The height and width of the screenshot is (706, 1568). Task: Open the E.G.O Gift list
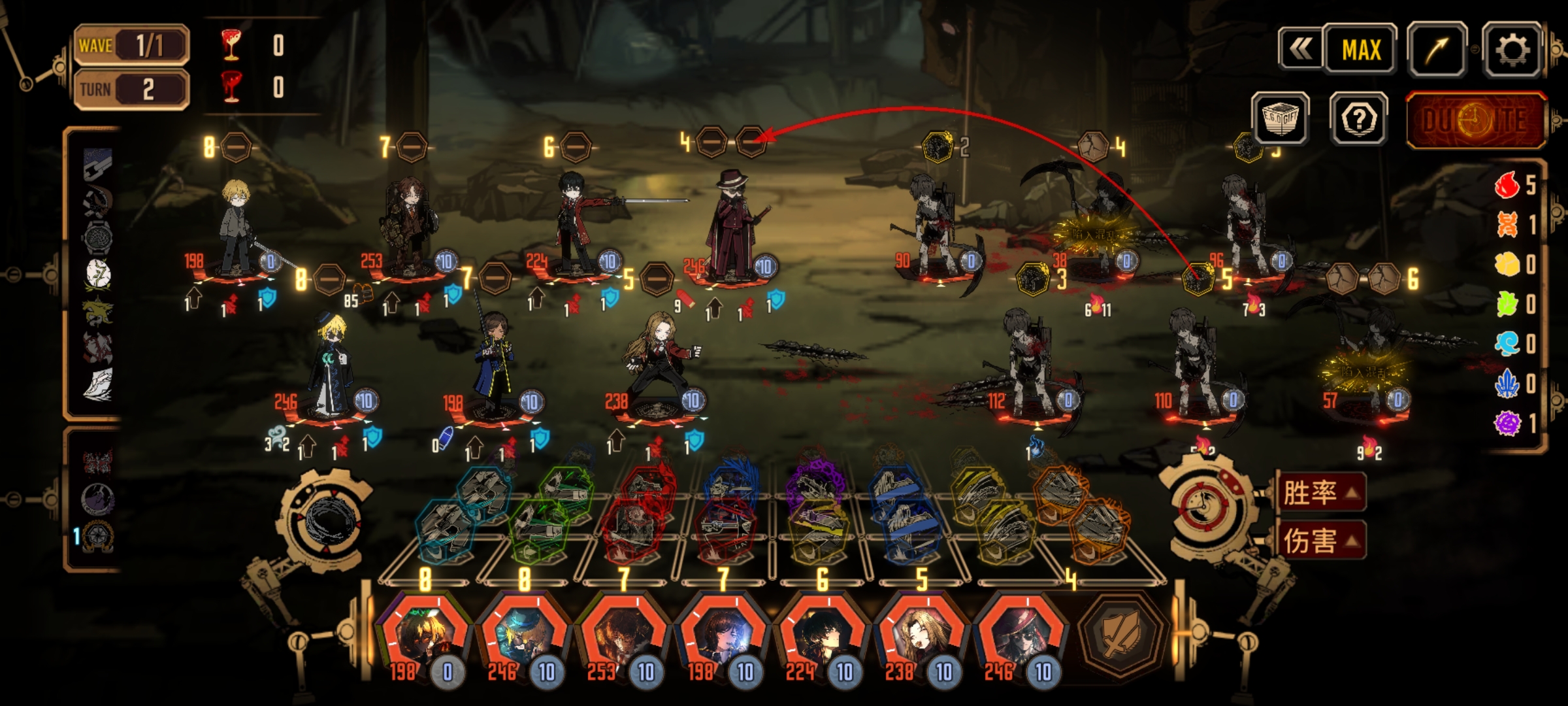pyautogui.click(x=1280, y=119)
